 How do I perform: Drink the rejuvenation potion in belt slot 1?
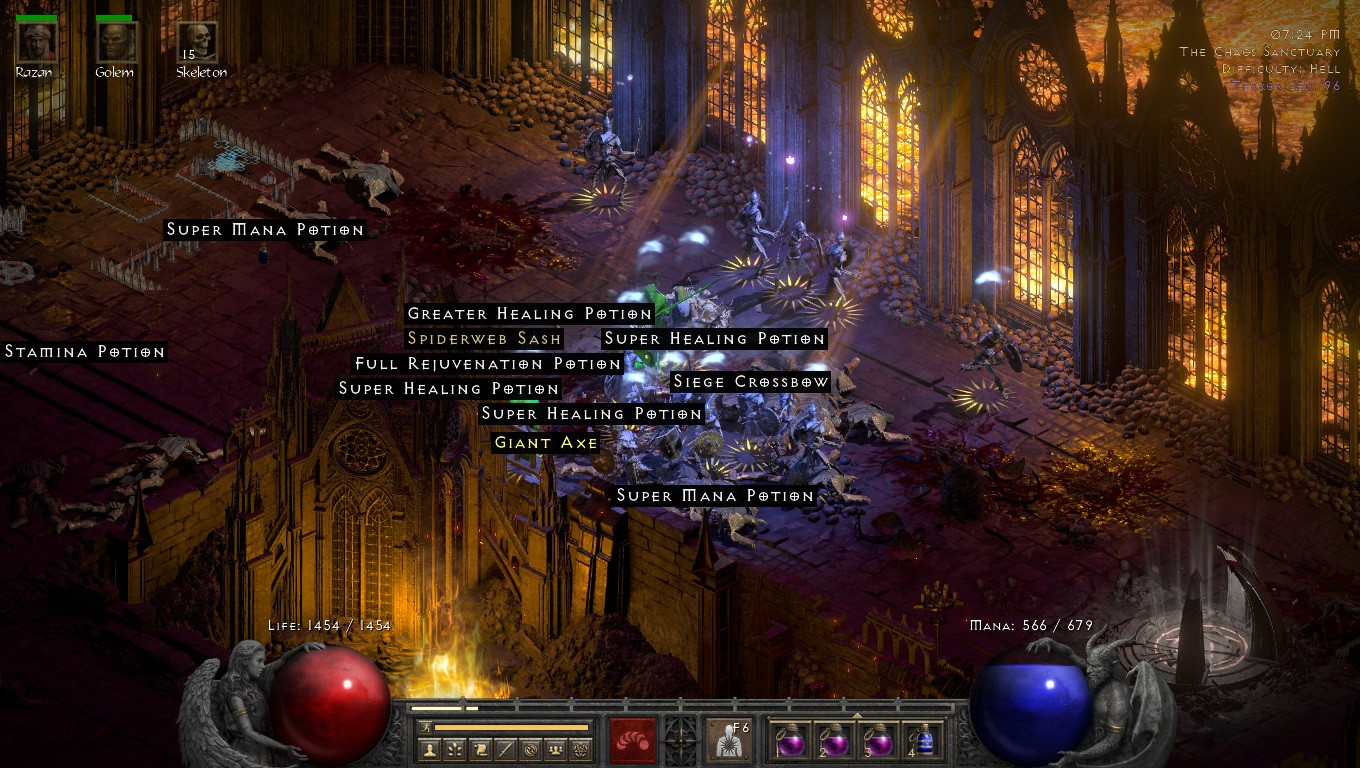(792, 740)
